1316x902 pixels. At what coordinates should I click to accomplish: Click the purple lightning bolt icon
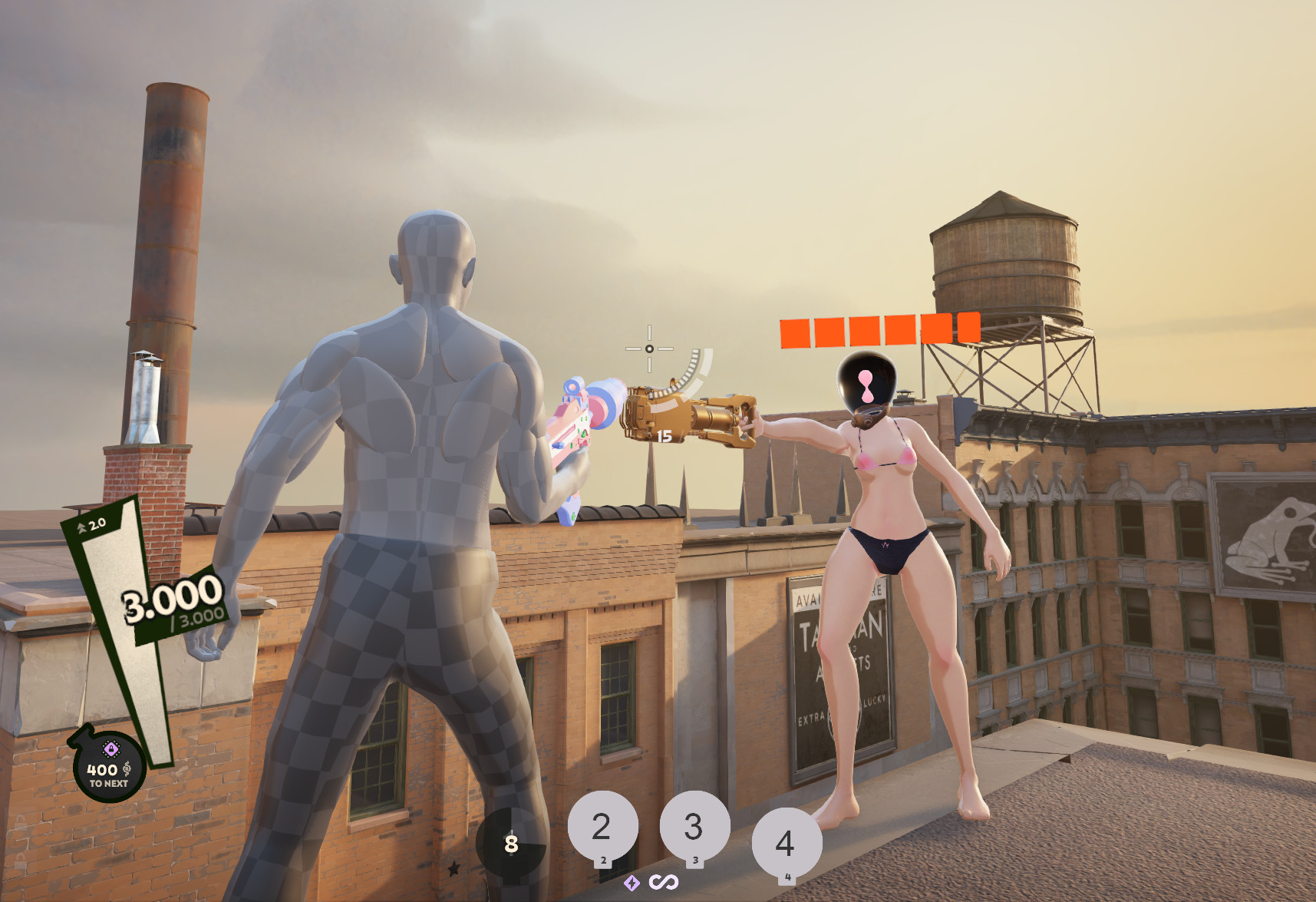[632, 882]
